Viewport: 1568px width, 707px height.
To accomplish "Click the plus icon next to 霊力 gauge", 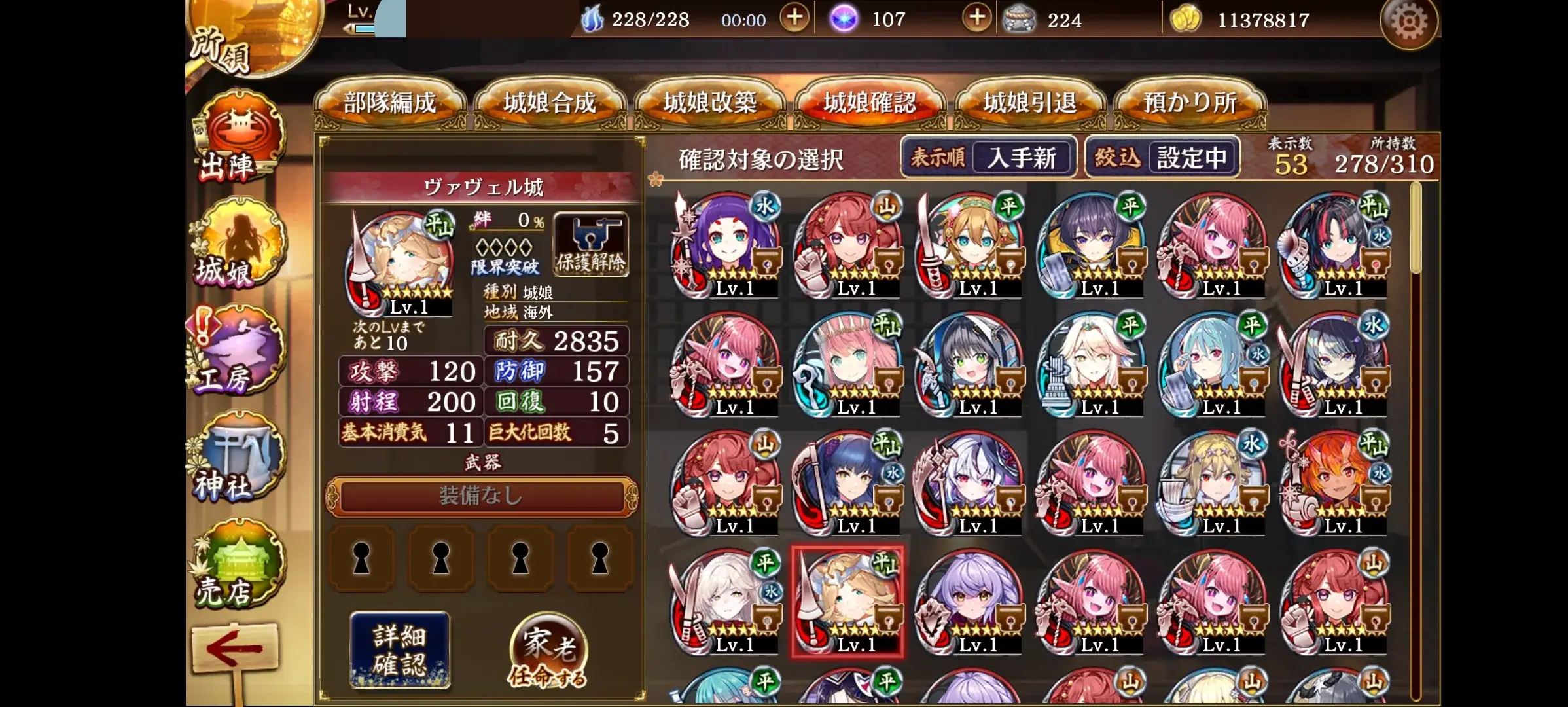I will pos(793,19).
